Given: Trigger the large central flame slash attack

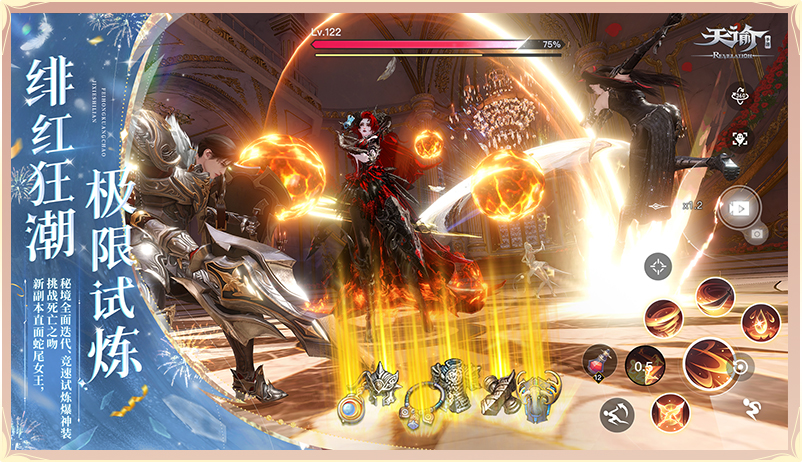Looking at the screenshot, I should point(710,364).
